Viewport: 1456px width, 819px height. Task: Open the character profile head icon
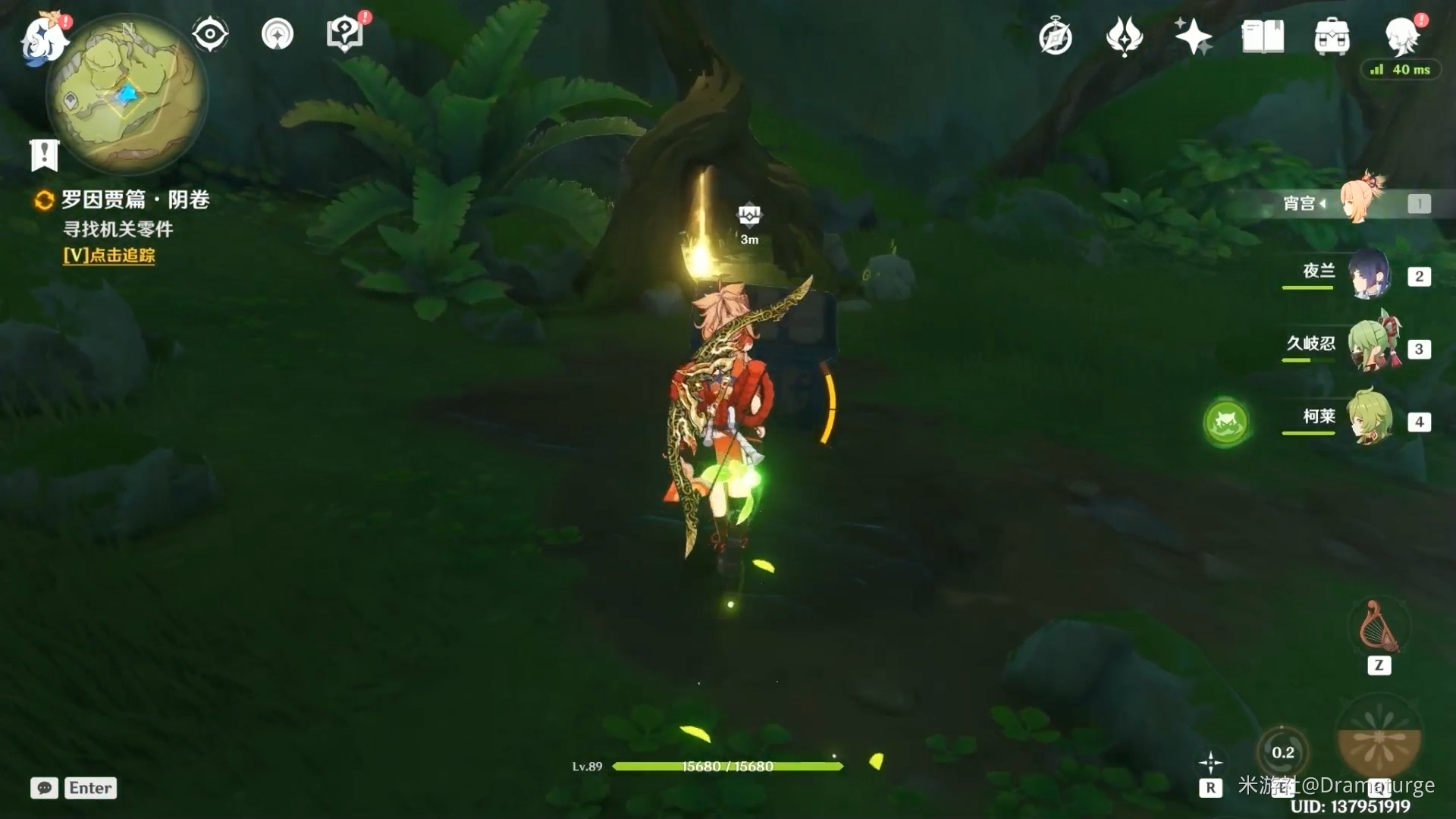point(1401,35)
